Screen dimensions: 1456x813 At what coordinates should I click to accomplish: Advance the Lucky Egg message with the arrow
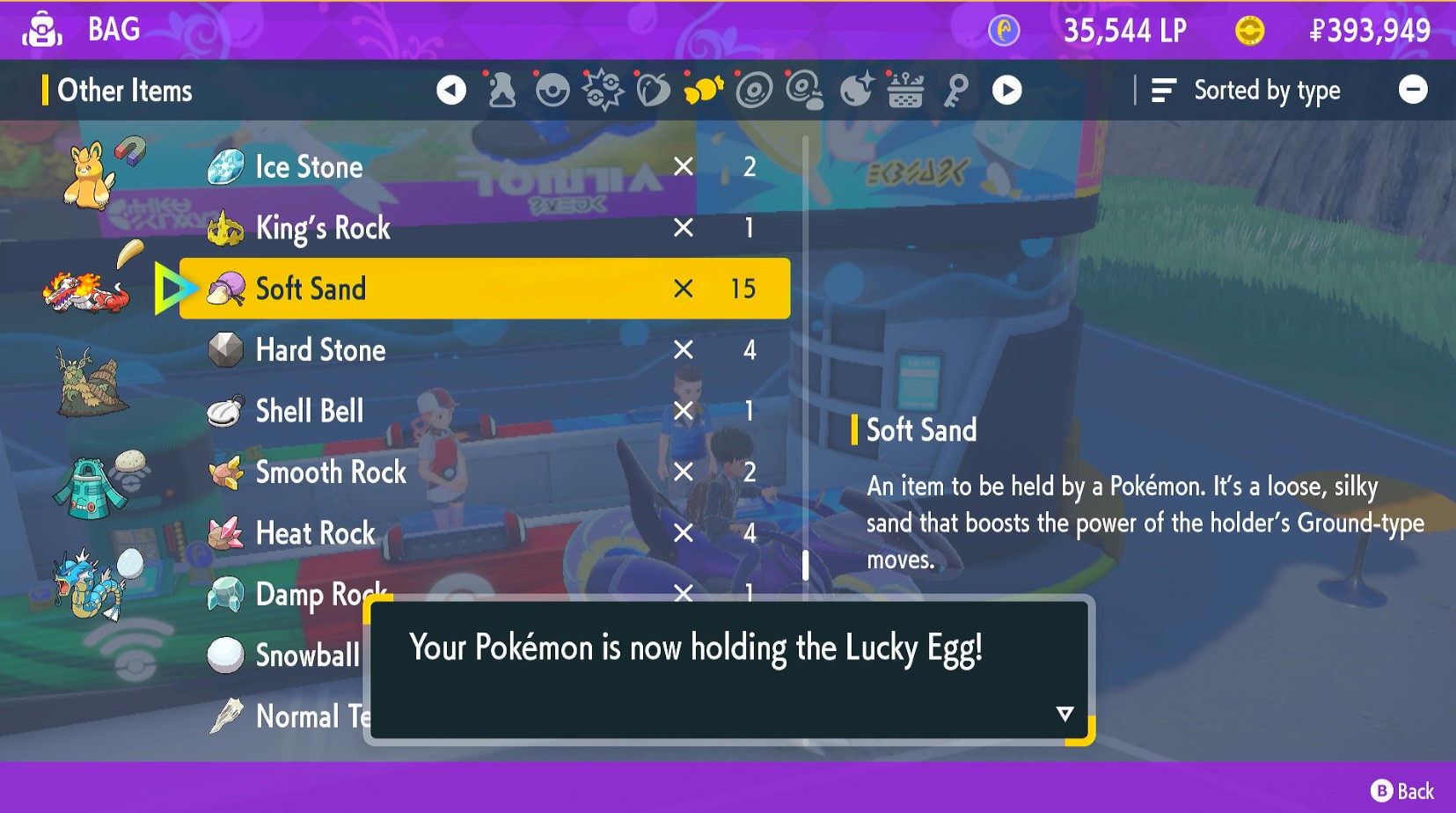(1065, 714)
